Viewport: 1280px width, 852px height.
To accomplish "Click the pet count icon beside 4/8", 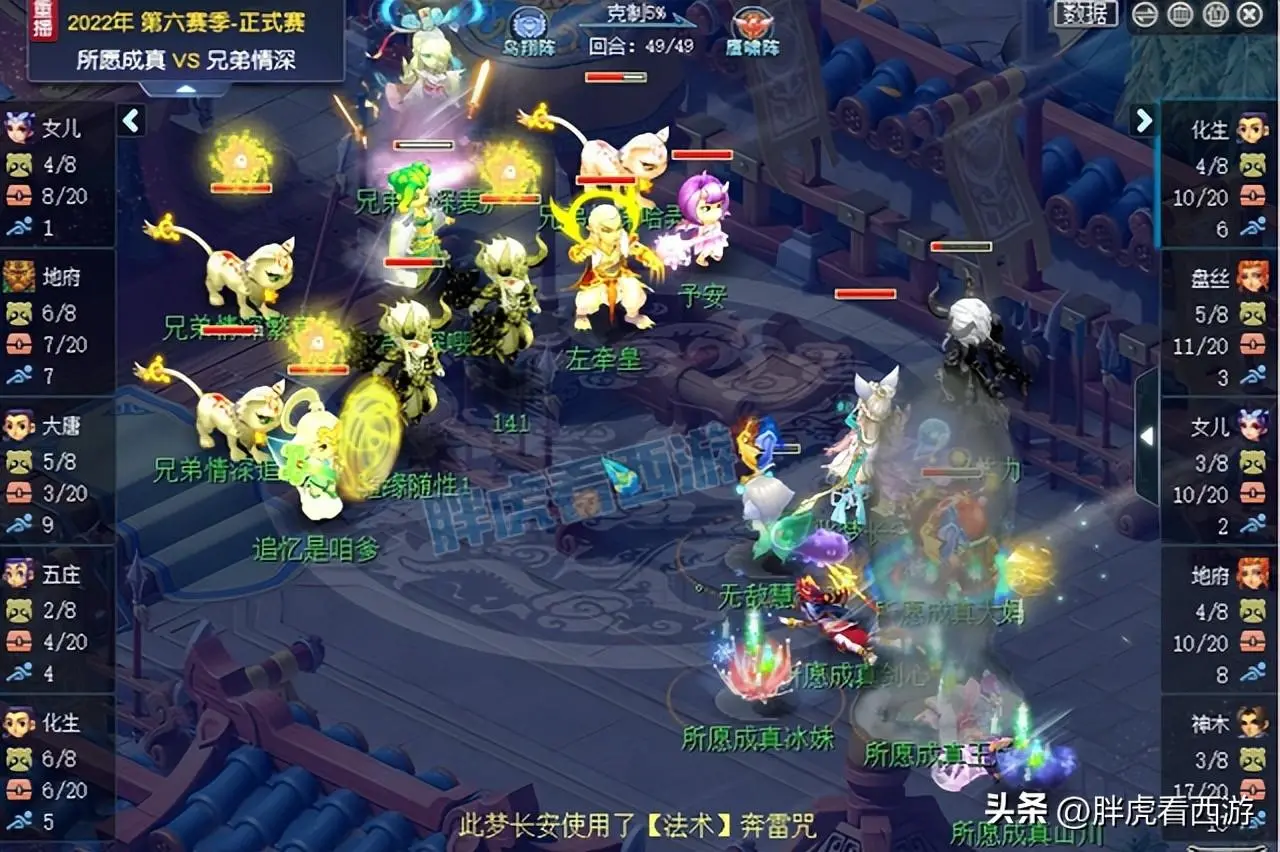I will (20, 165).
